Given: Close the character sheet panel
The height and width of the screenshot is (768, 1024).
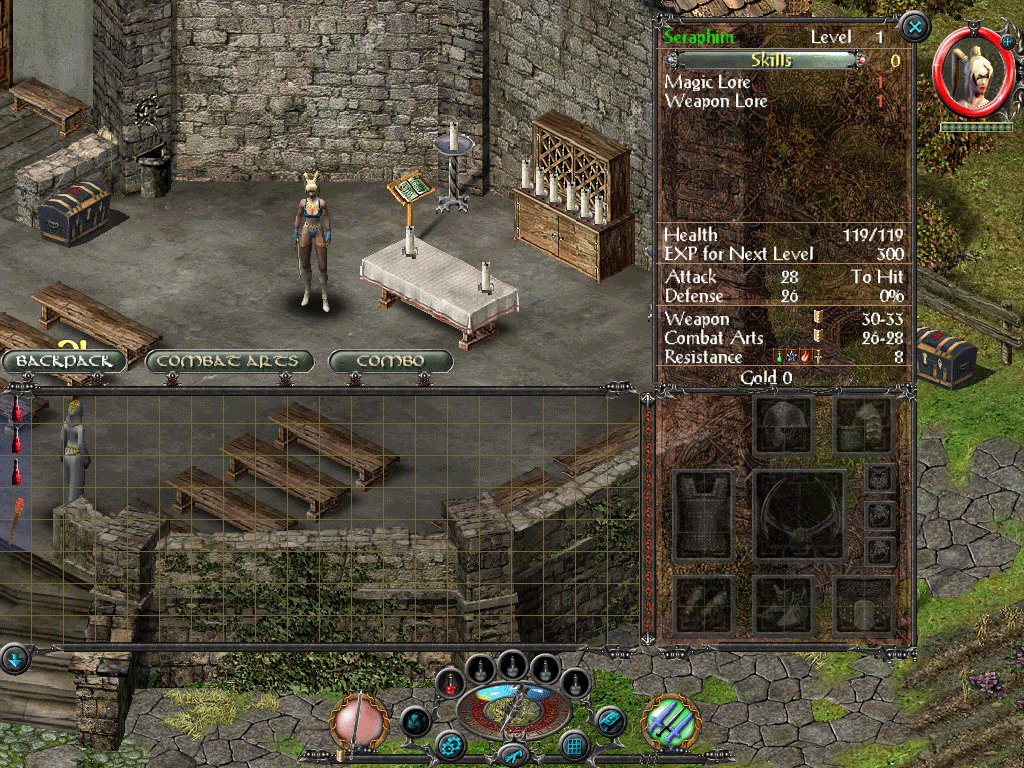Looking at the screenshot, I should click(914, 26).
